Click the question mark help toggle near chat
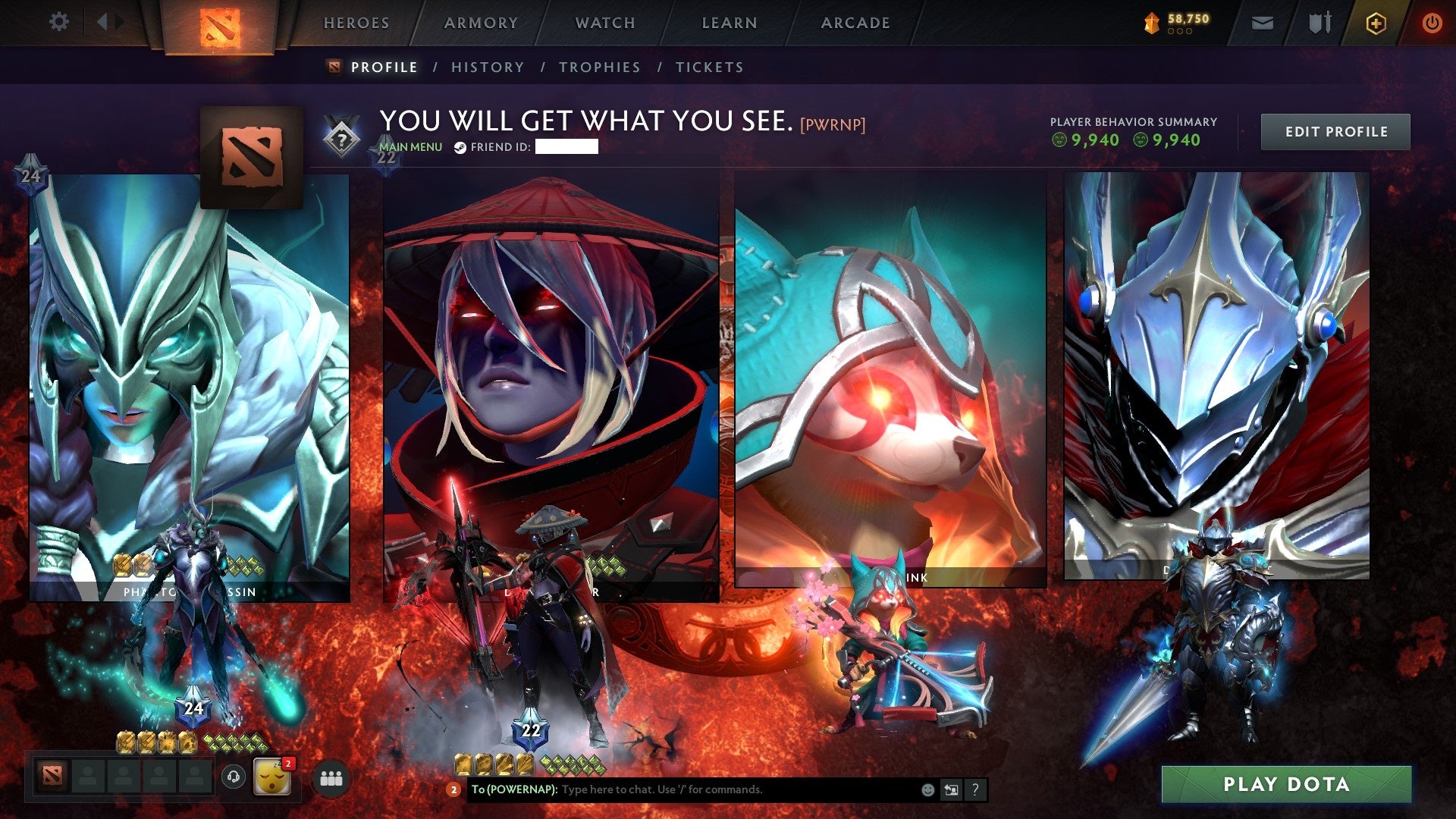1456x819 pixels. point(974,789)
